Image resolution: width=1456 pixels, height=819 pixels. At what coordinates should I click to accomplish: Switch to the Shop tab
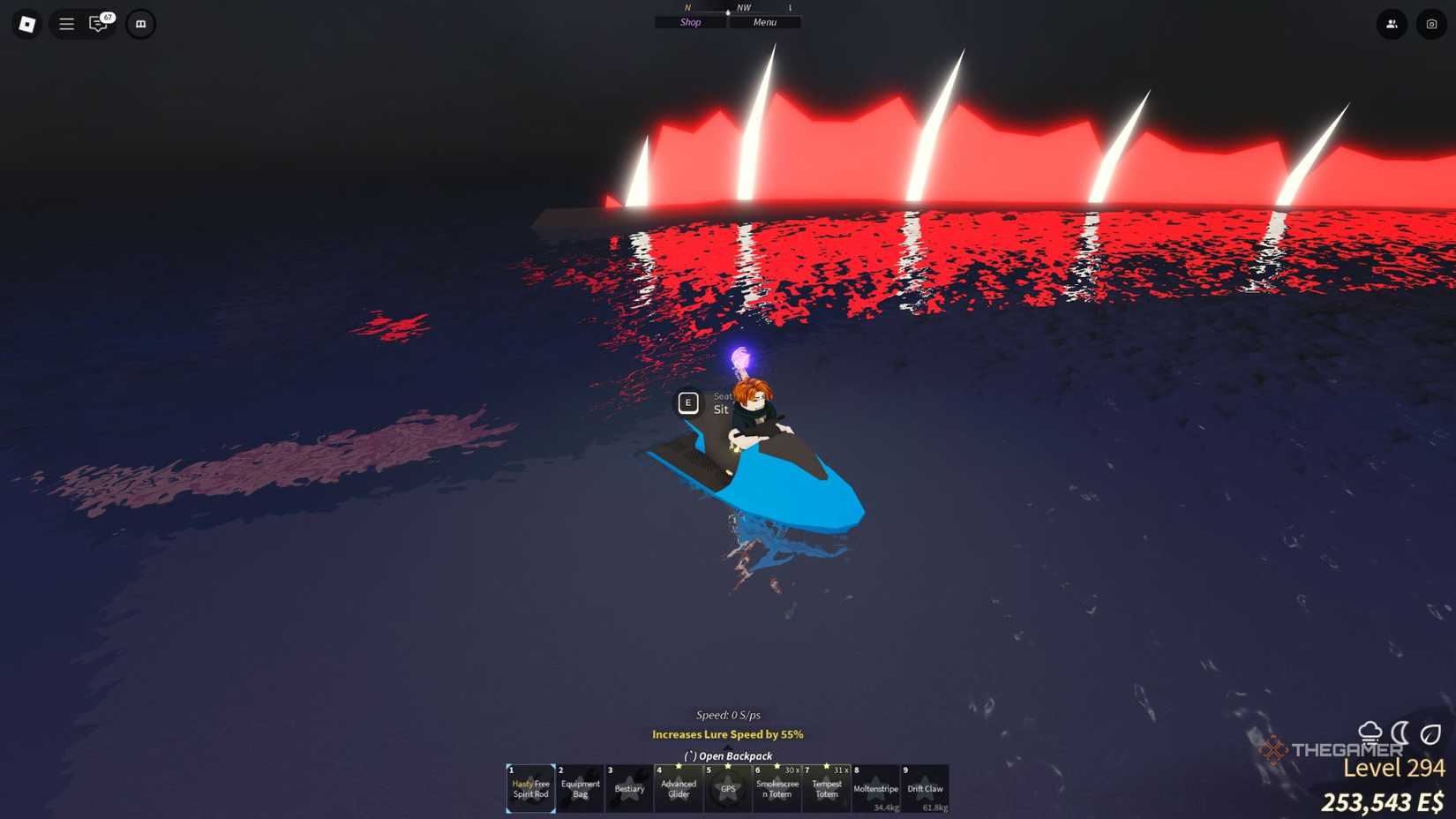click(x=689, y=22)
